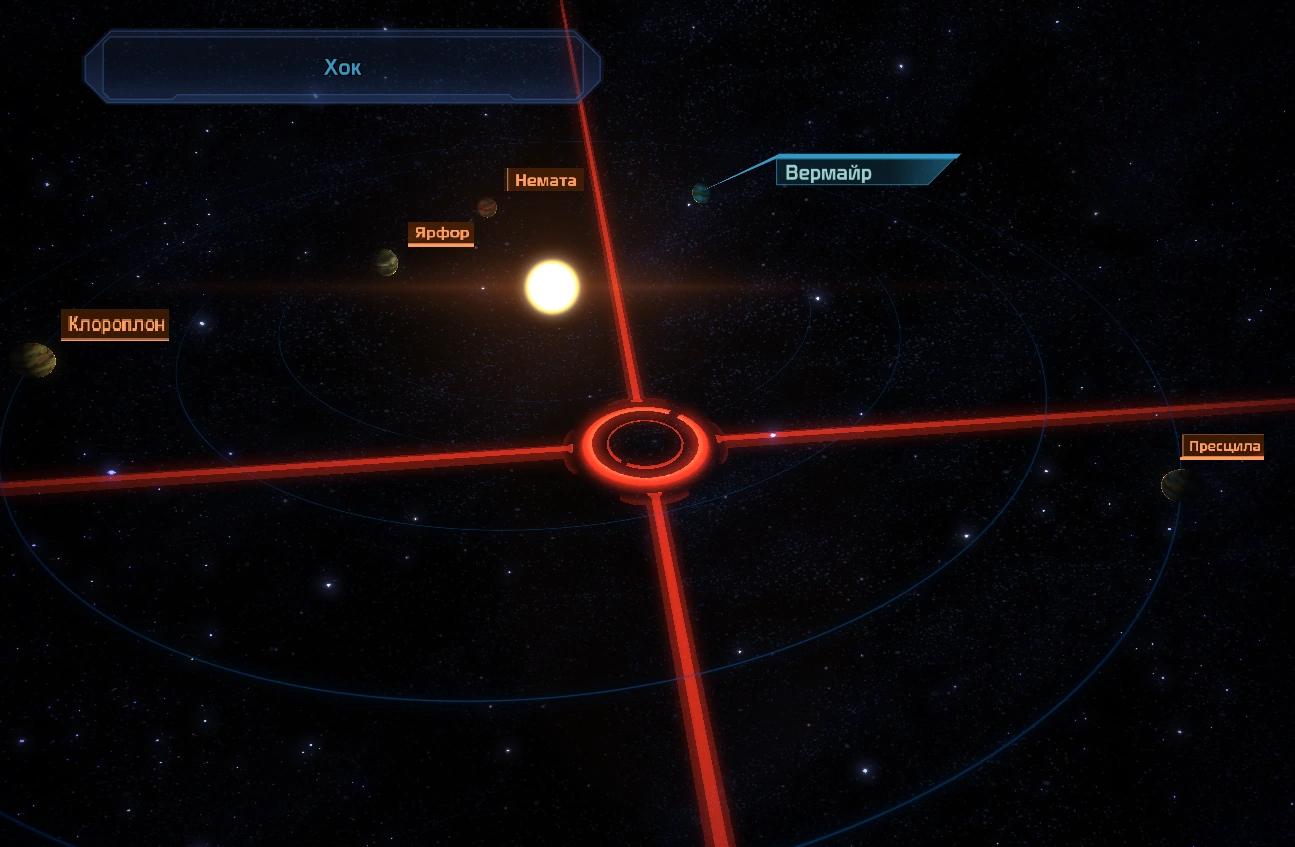The height and width of the screenshot is (847, 1295).
Task: Select the Вермайр planet label
Action: click(x=830, y=173)
